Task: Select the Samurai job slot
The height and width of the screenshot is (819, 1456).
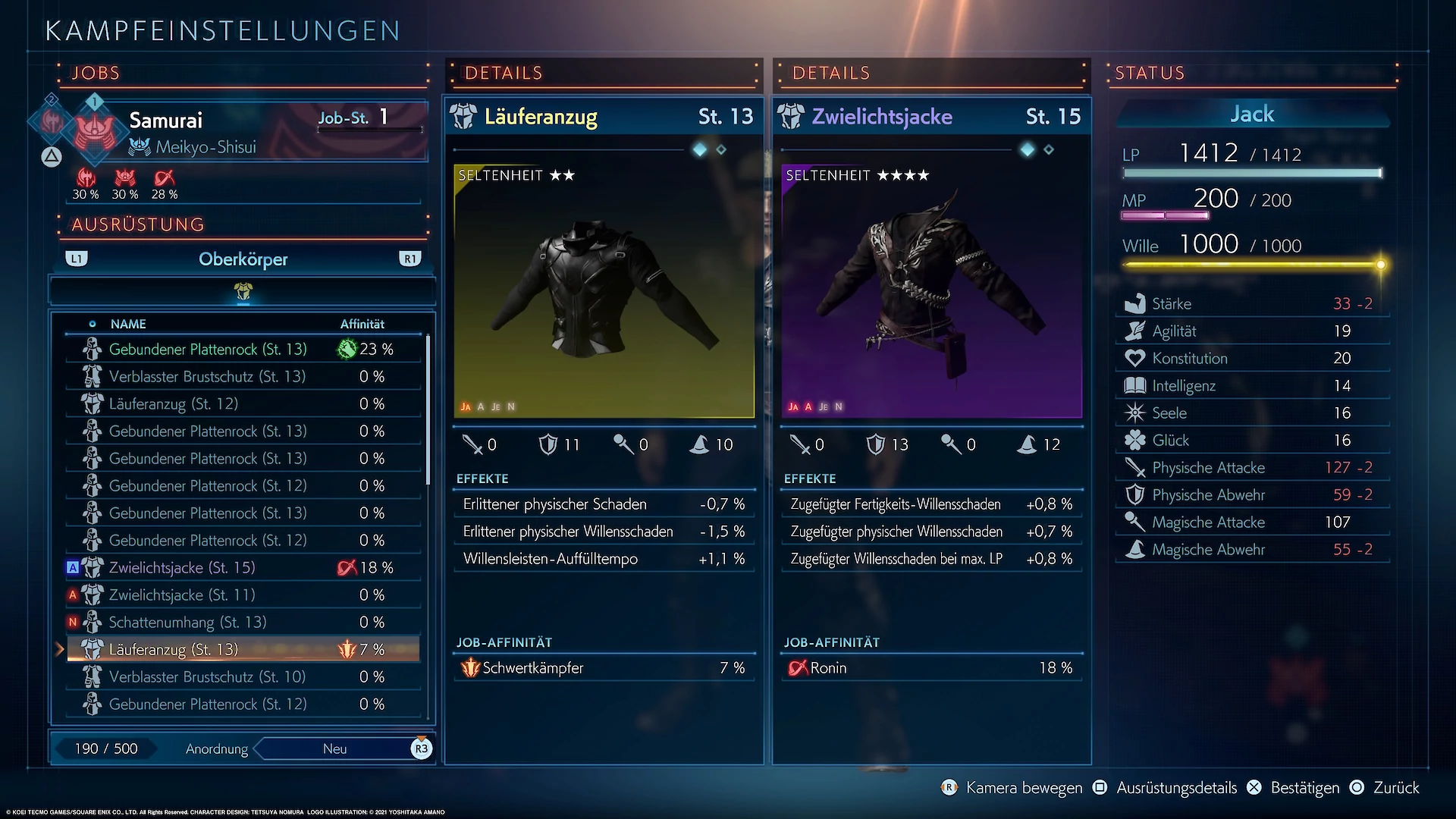Action: click(250, 130)
